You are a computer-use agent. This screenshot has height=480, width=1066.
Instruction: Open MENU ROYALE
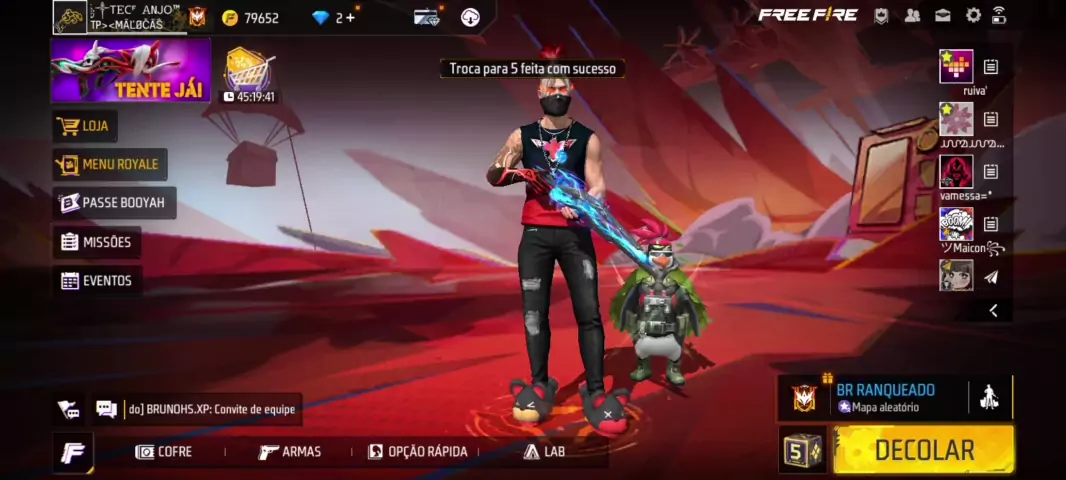[109, 164]
